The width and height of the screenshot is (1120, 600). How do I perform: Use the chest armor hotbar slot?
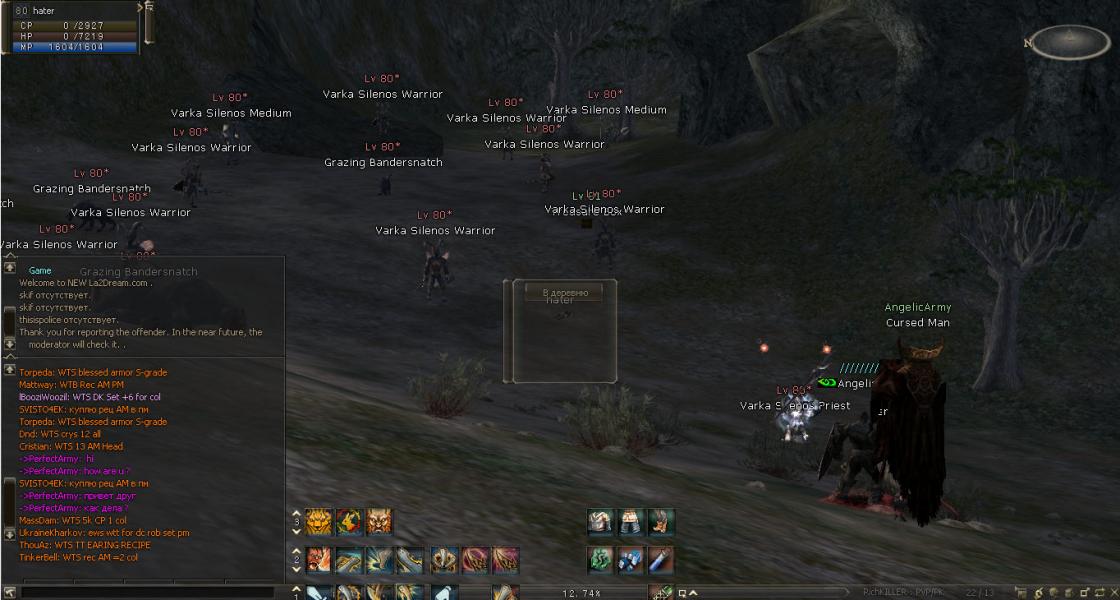tap(600, 521)
